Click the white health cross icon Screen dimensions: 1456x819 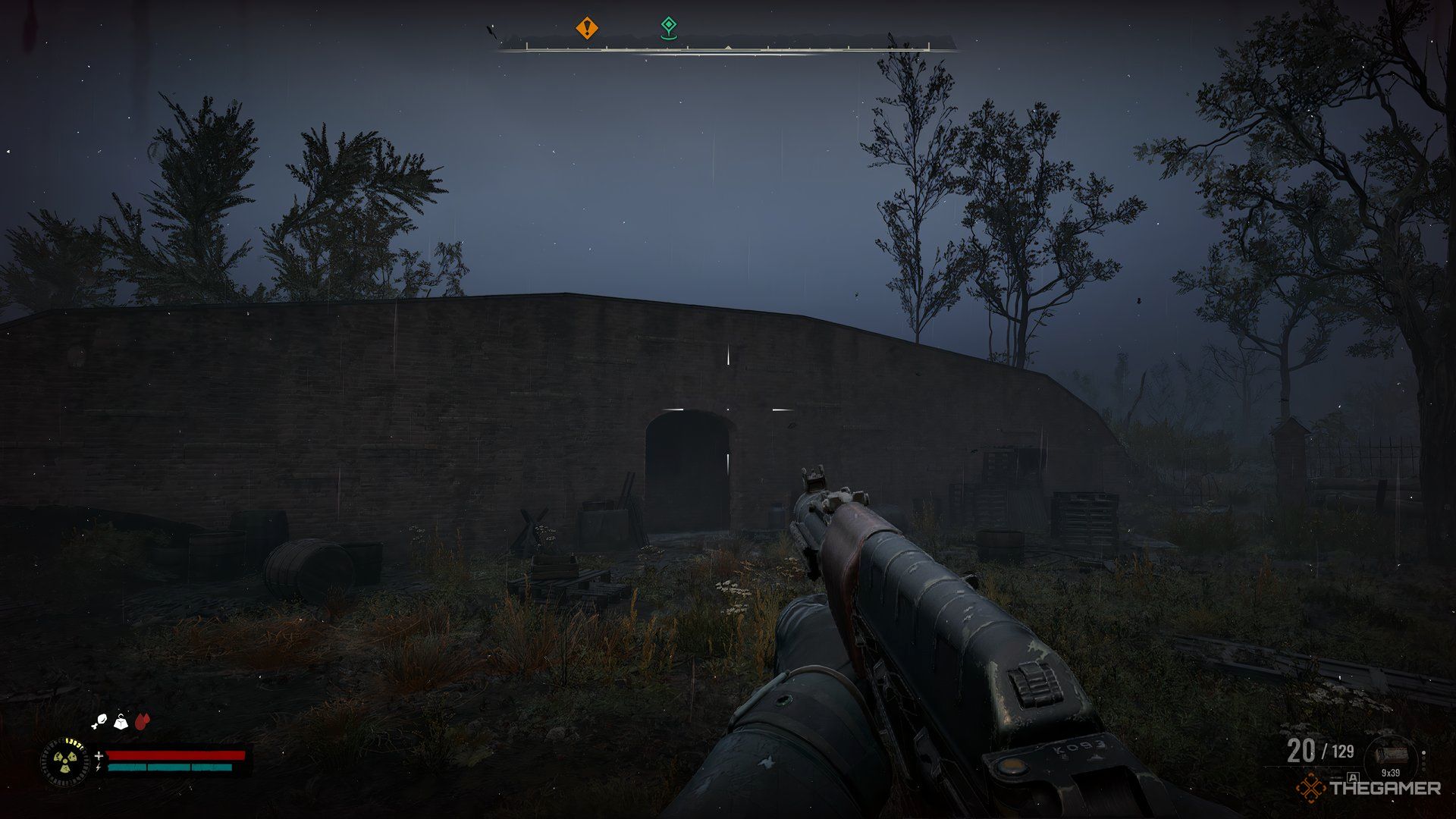point(99,755)
